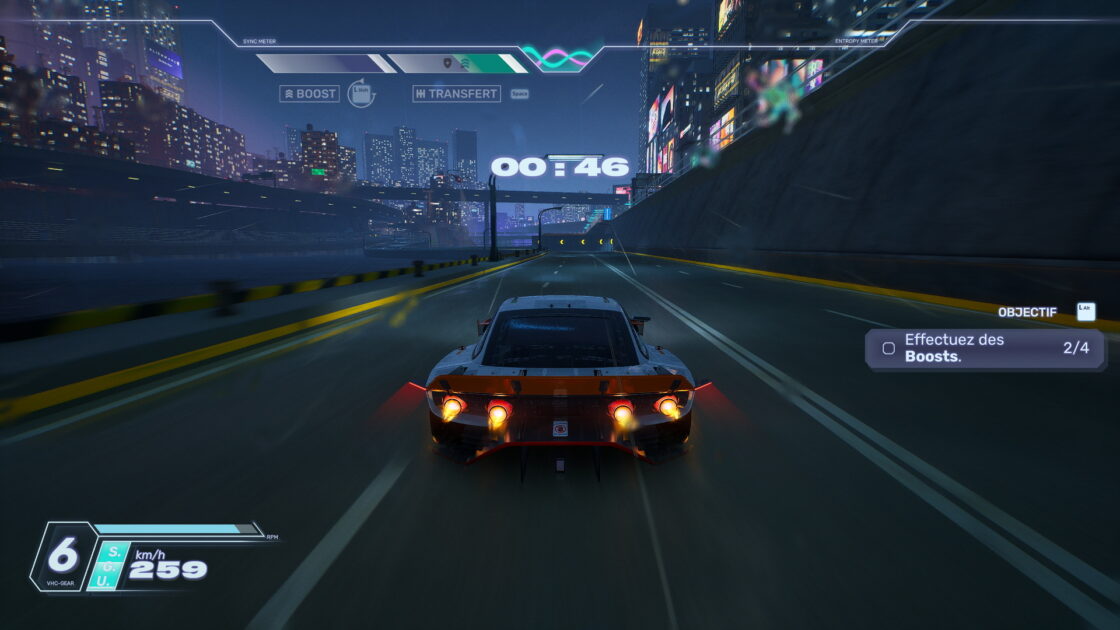Select the TRANSFERT action label
1120x630 pixels.
pos(456,94)
